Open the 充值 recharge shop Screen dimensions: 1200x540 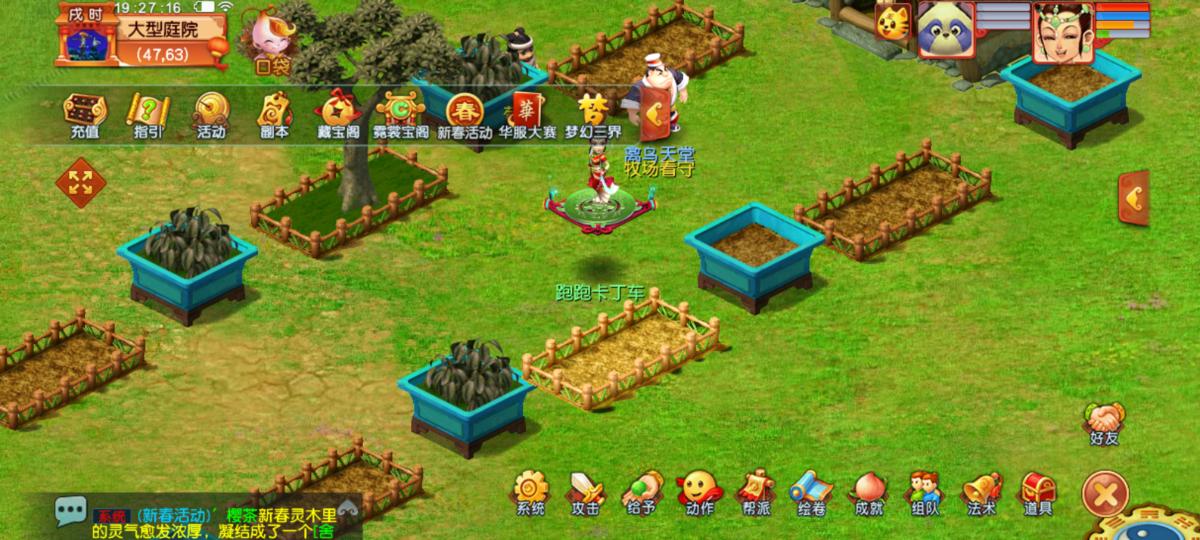pos(84,113)
